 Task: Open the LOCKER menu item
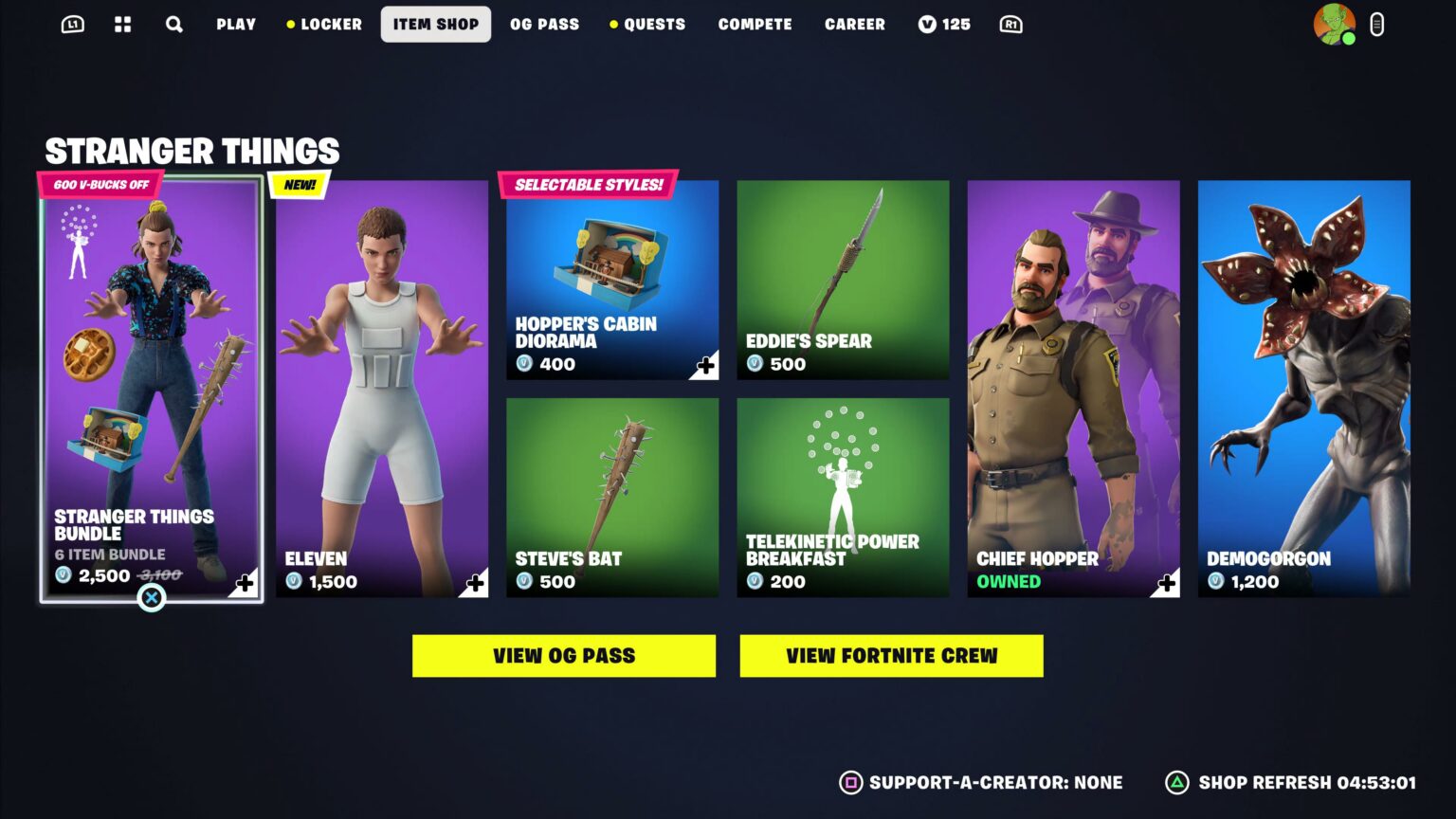331,24
